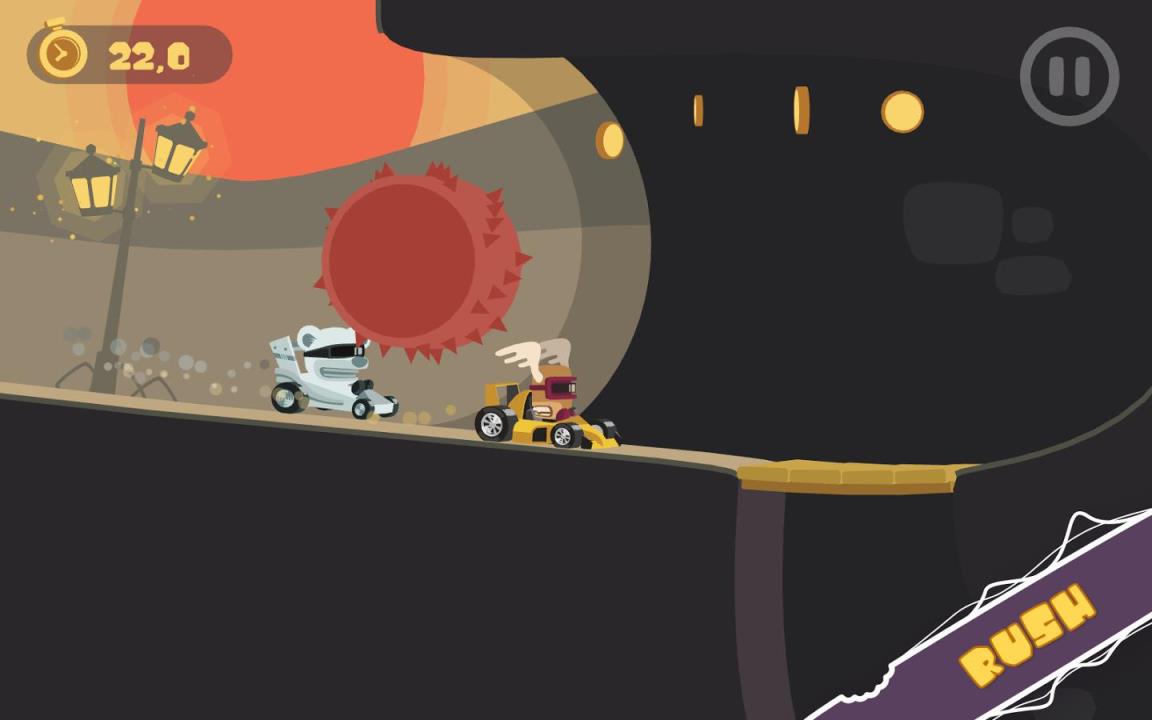Viewport: 1152px width, 720px height.
Task: Pause the race with the pause button
Action: (x=1069, y=76)
